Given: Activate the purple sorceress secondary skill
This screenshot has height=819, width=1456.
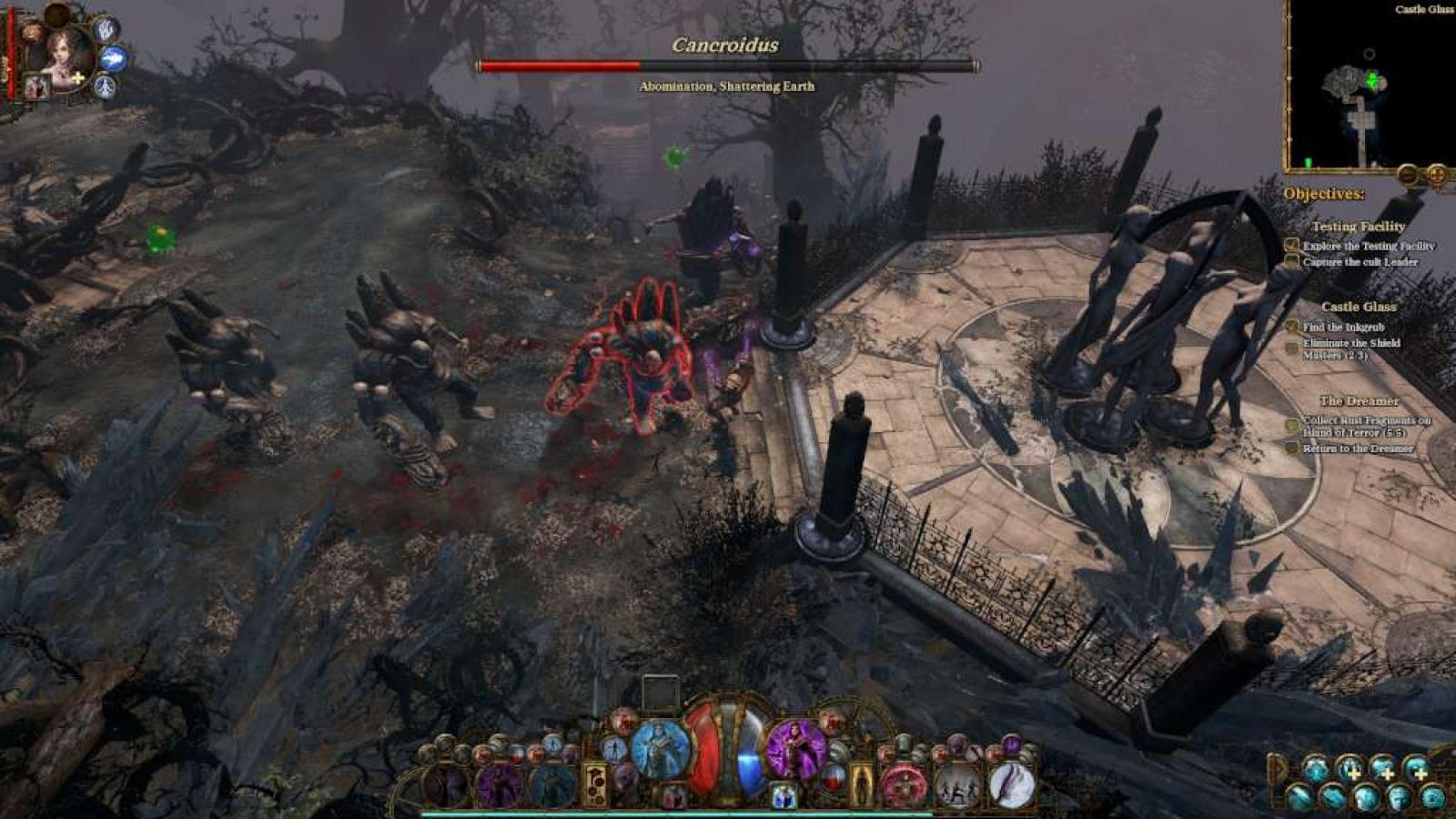Looking at the screenshot, I should click(795, 749).
